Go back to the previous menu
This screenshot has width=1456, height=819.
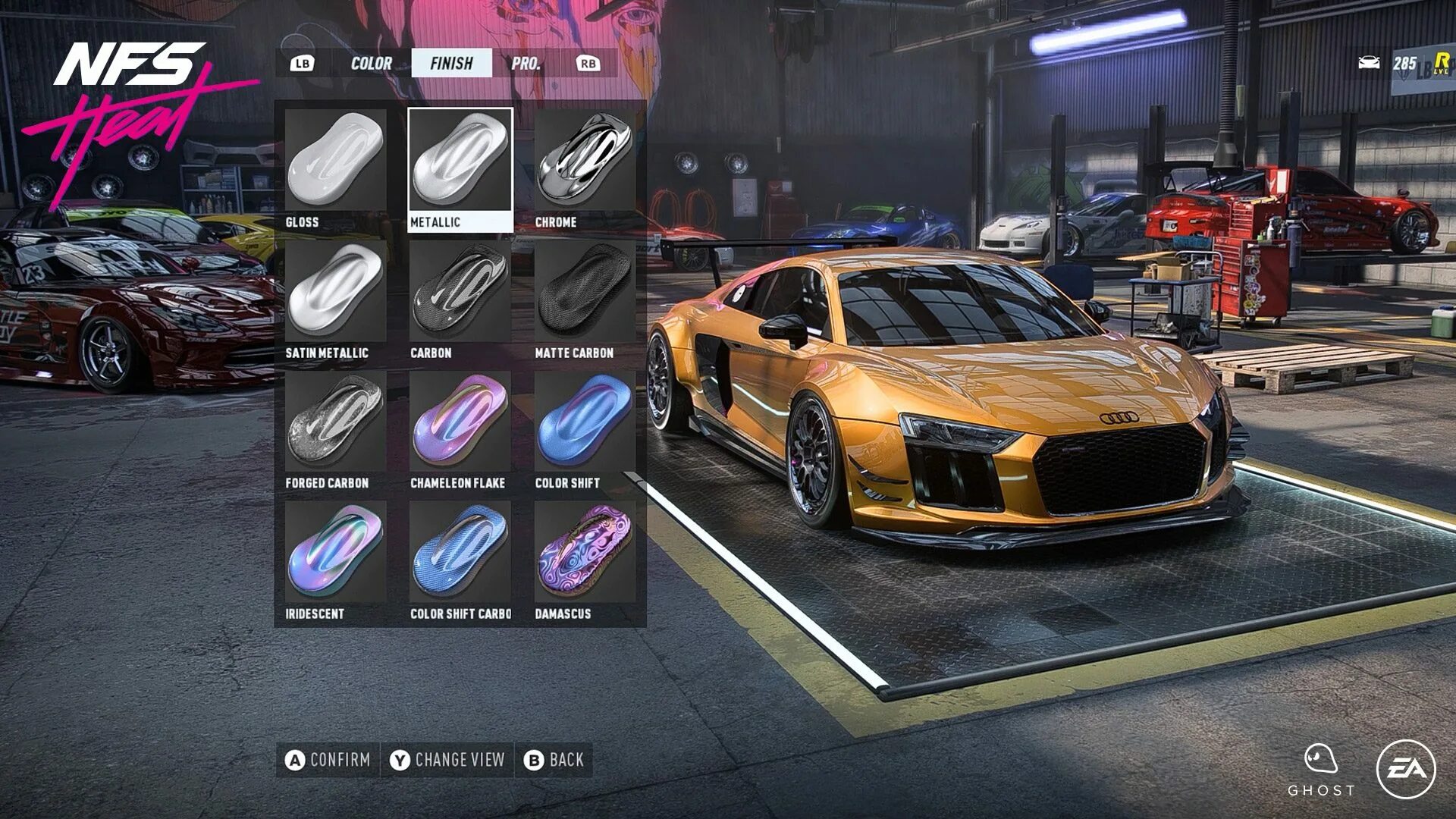[x=554, y=760]
